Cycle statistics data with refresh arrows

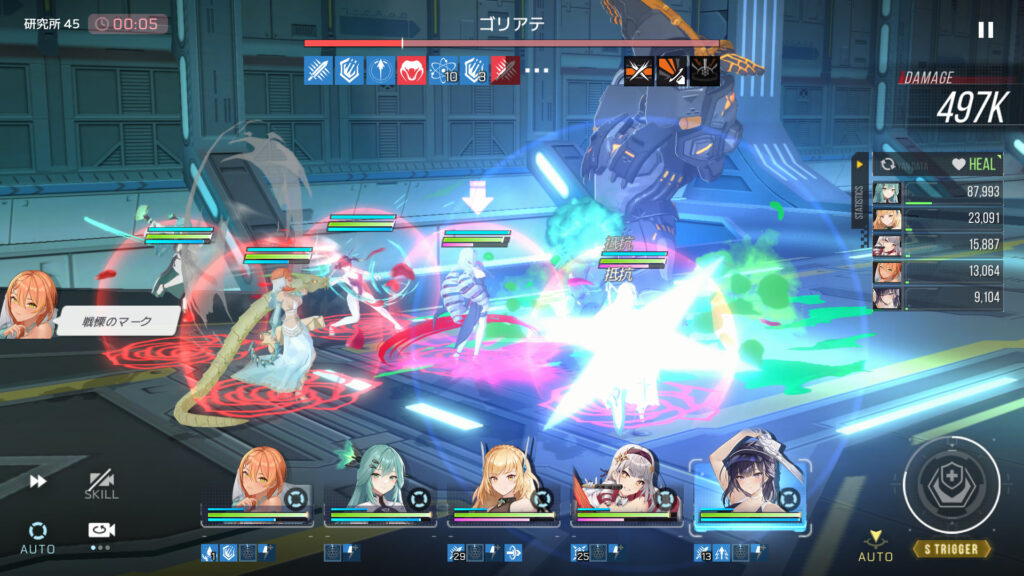[888, 164]
